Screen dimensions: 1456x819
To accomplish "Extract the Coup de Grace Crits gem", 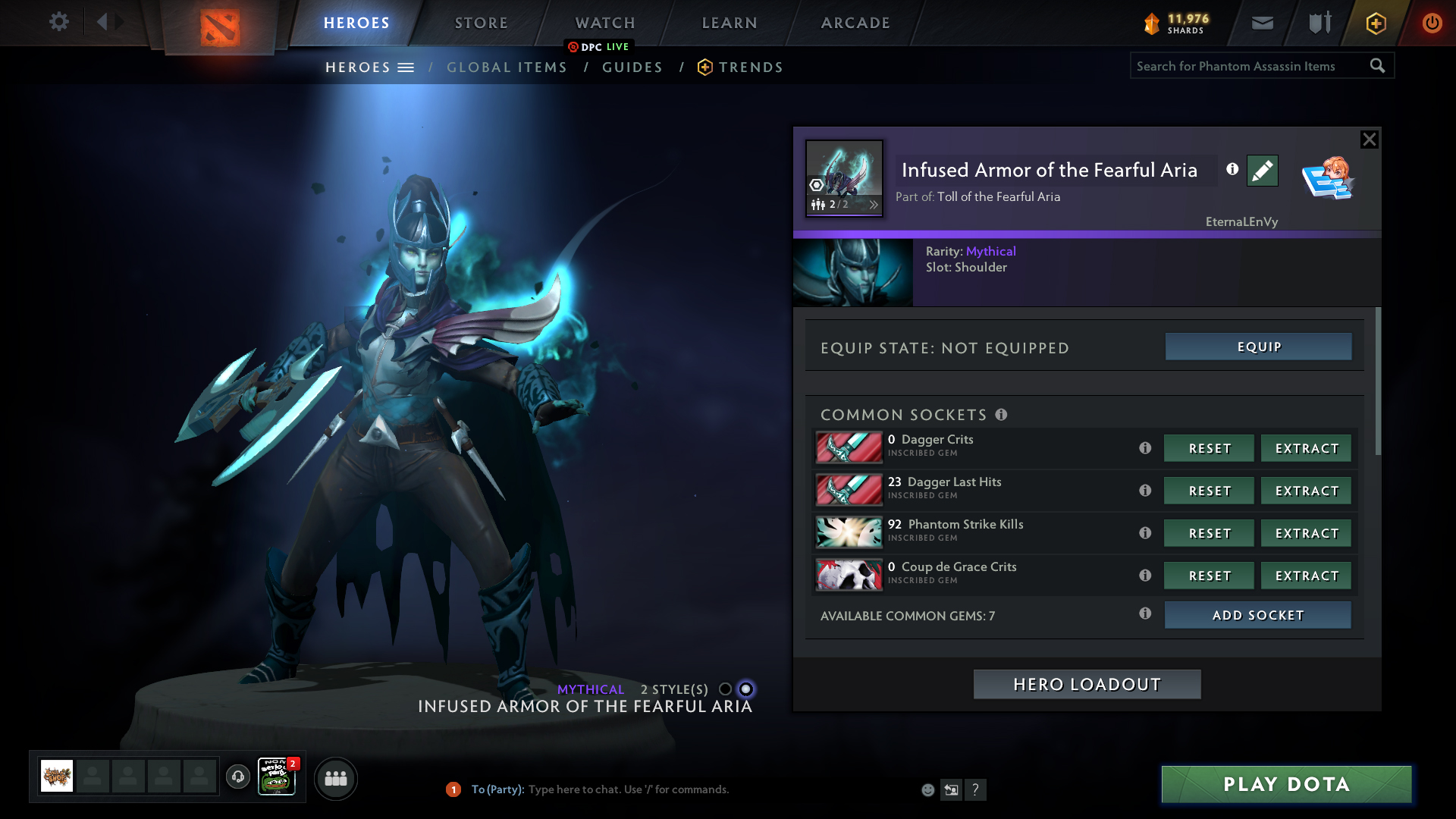I will click(1306, 576).
